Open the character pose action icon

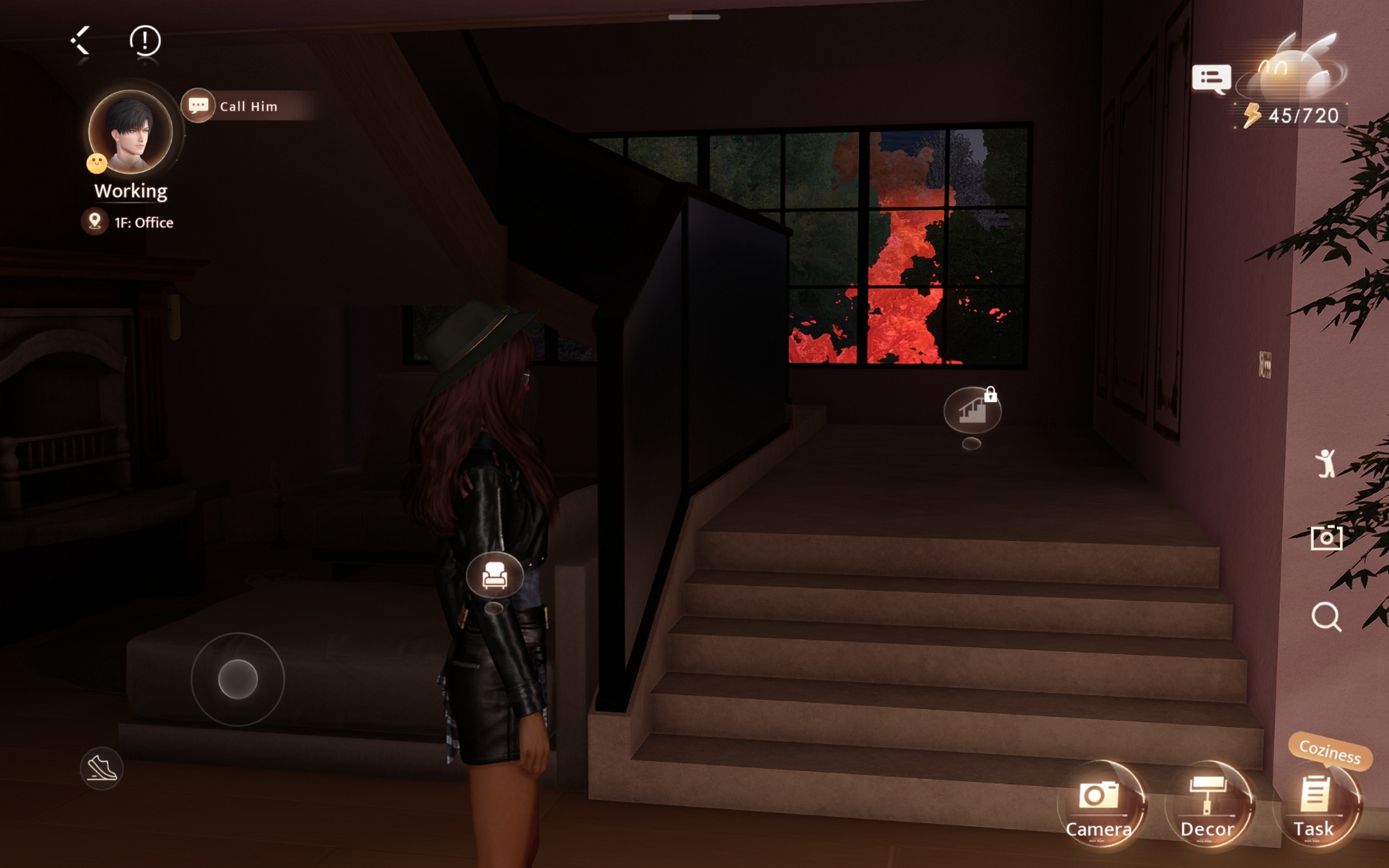coord(1325,463)
